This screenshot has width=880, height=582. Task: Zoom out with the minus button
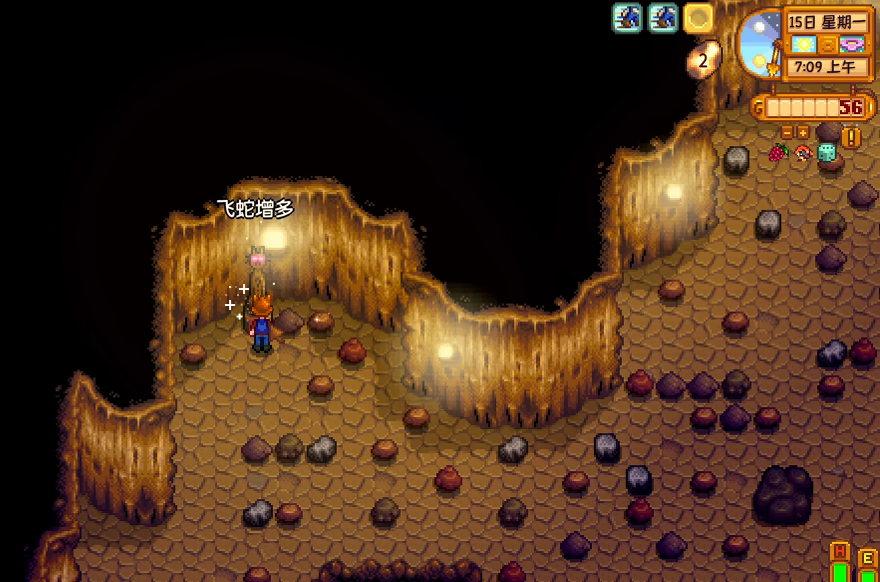click(787, 132)
